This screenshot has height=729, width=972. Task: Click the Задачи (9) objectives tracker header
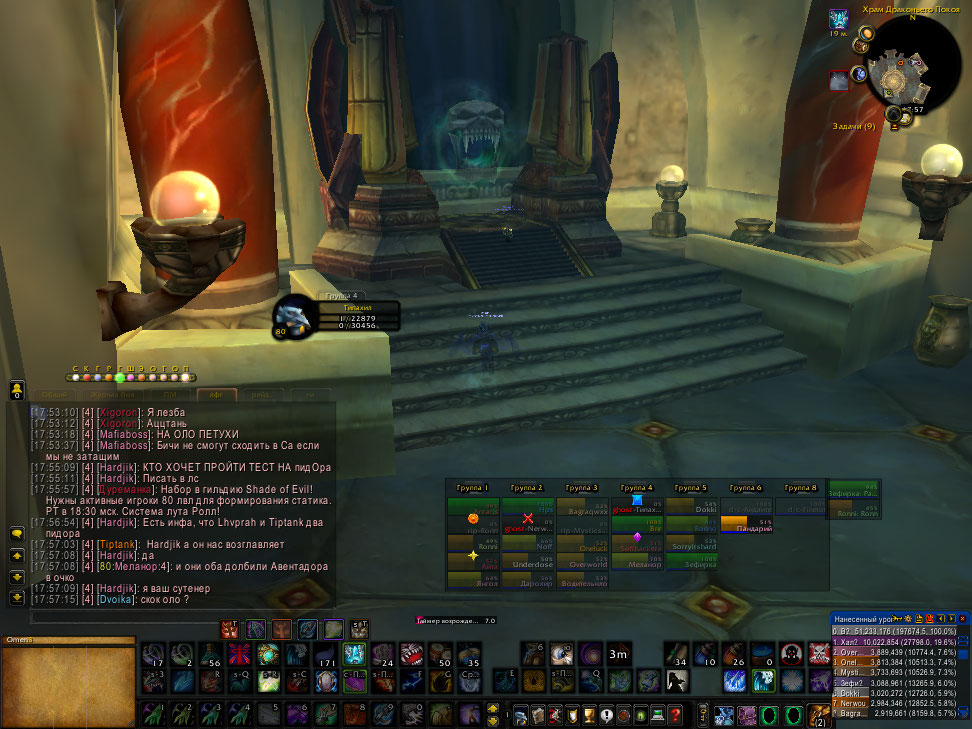853,126
